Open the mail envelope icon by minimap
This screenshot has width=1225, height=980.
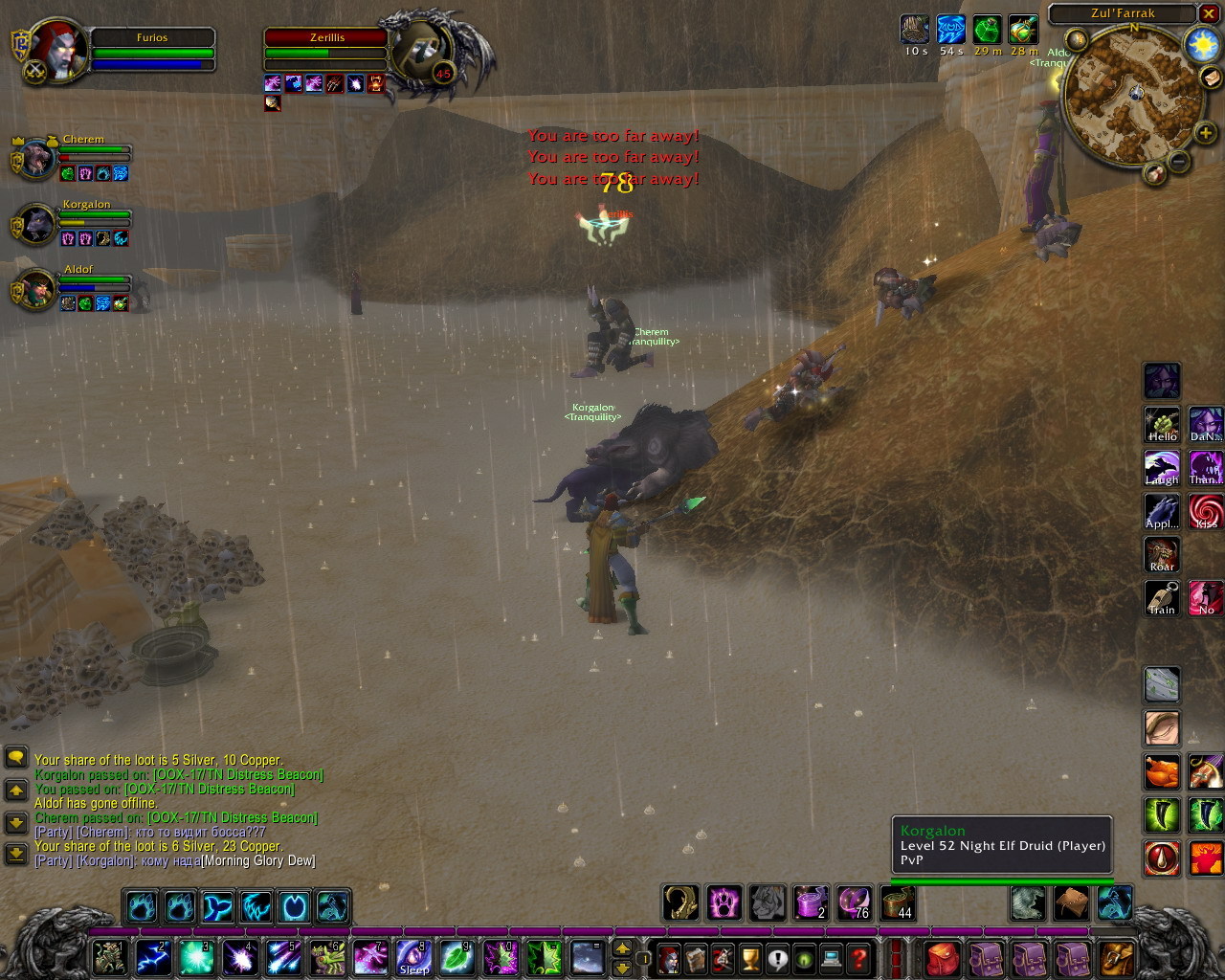(x=1211, y=79)
